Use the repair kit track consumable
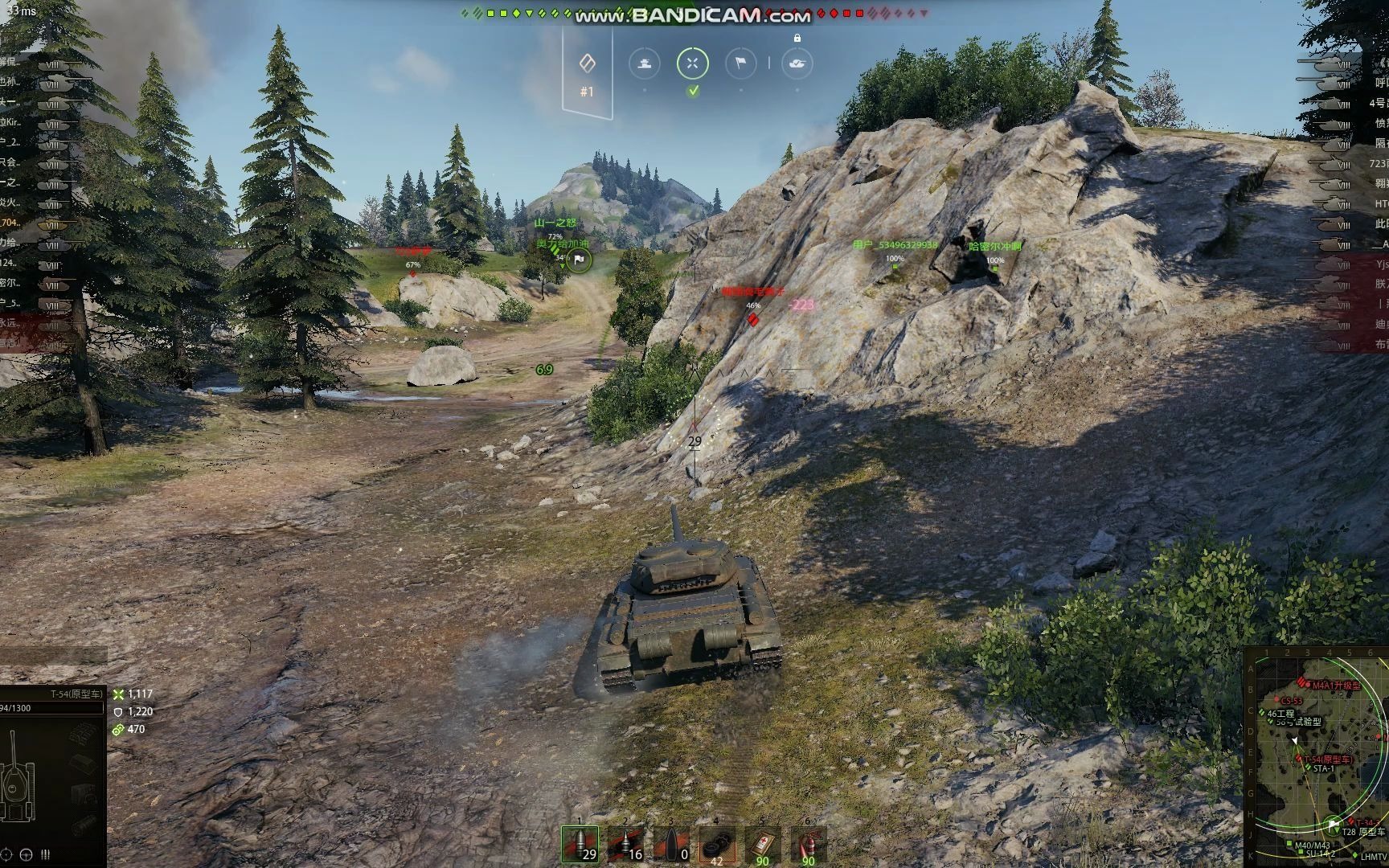The image size is (1389, 868). 716,845
